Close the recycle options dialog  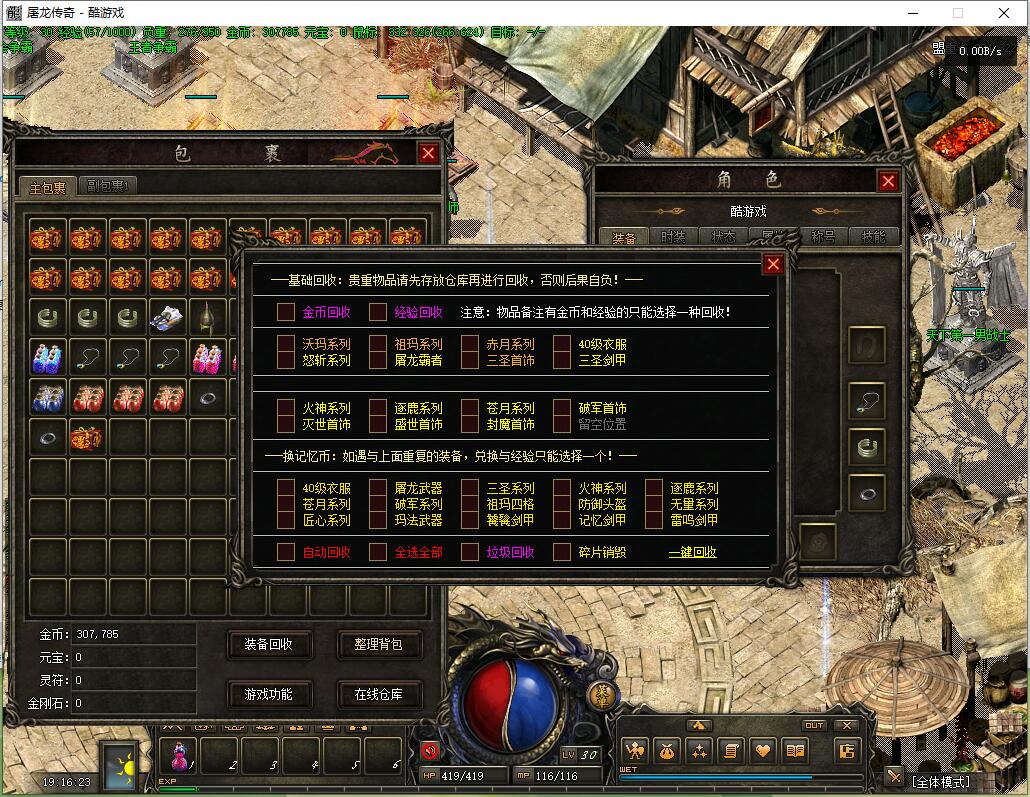coord(773,264)
